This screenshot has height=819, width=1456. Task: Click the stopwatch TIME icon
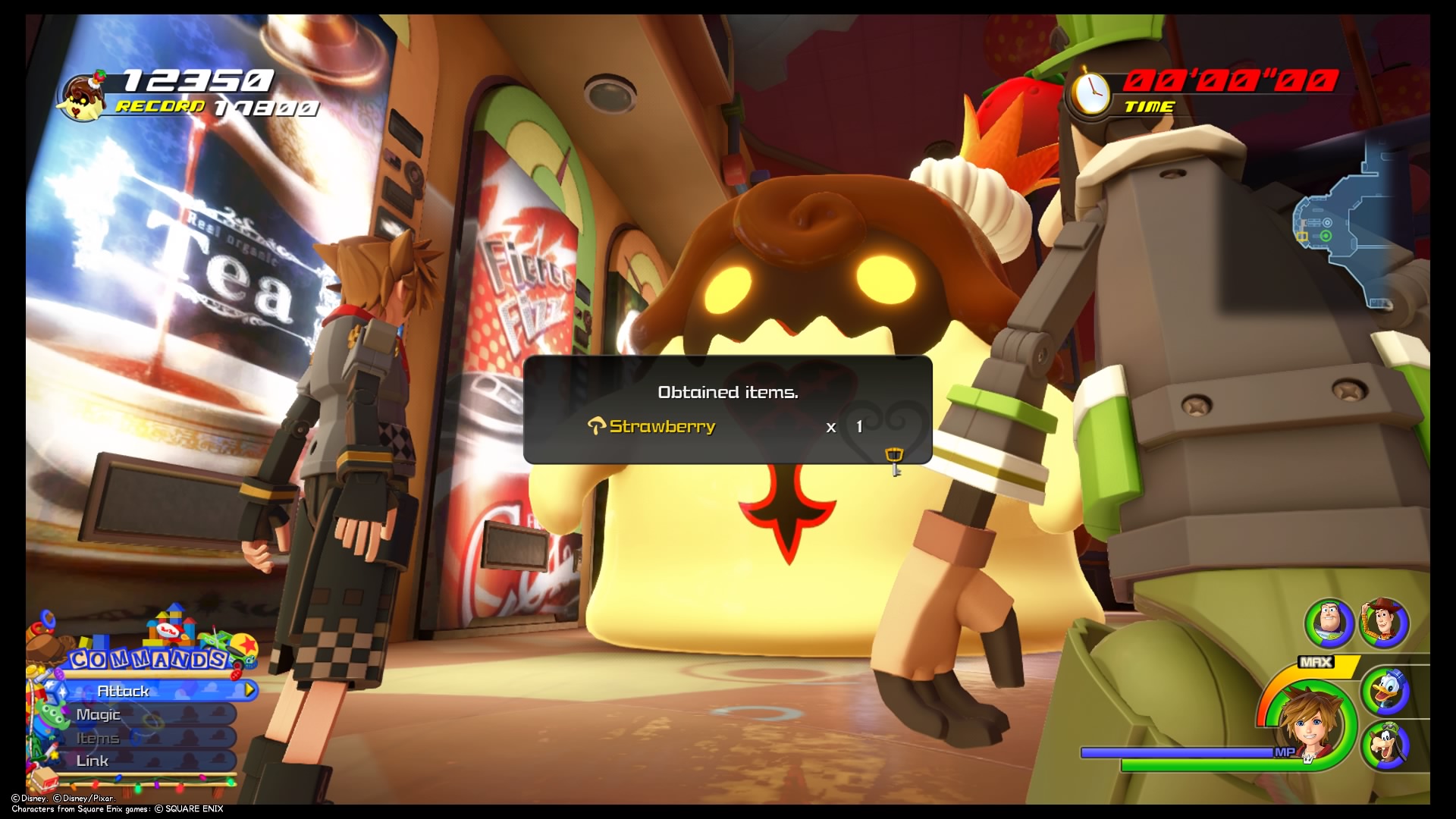tap(1090, 91)
